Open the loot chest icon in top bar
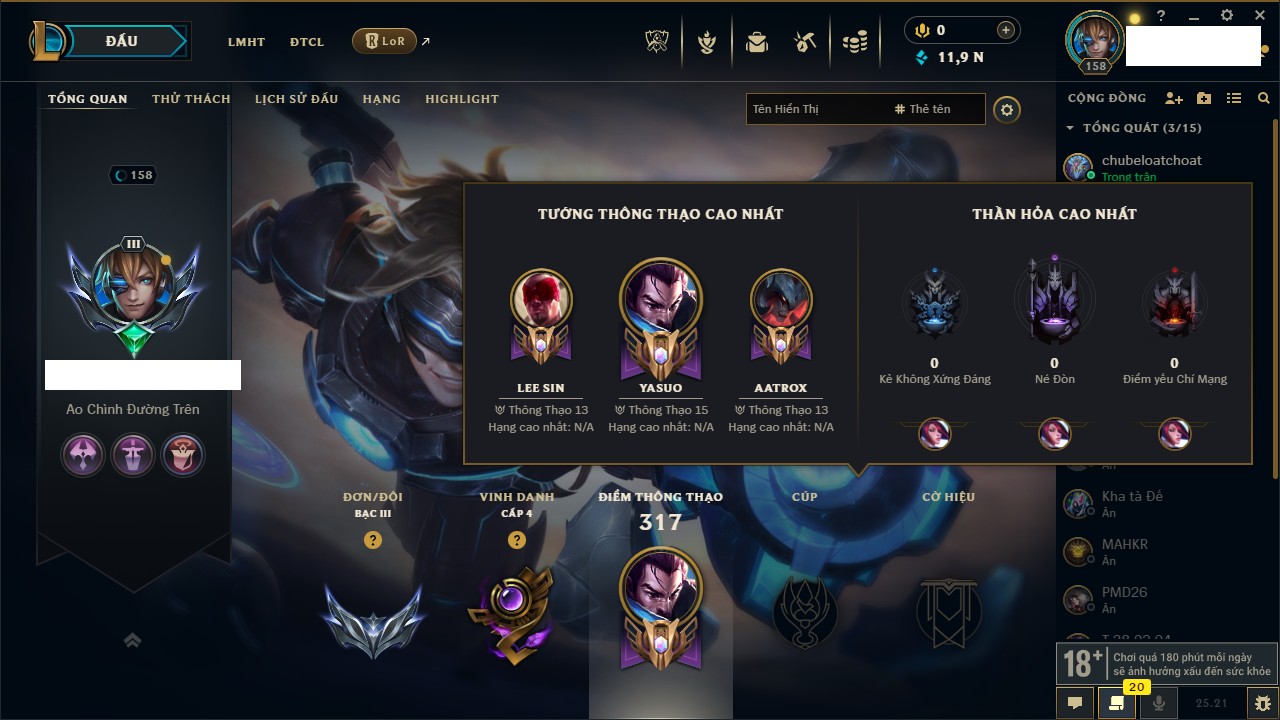The image size is (1280, 720). point(805,42)
